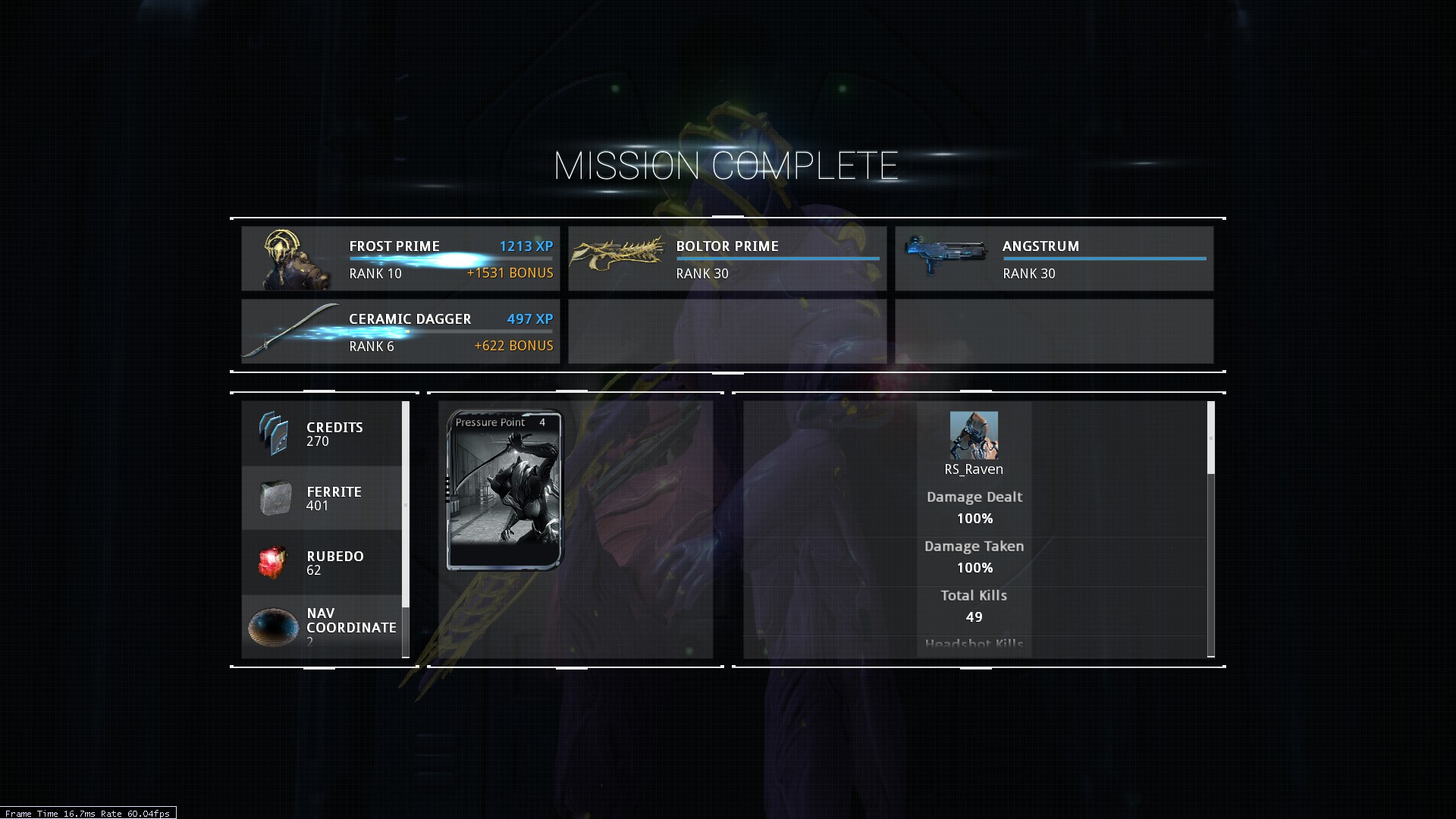Select the Frost Prime XP panel
1456x819 pixels.
pos(400,259)
